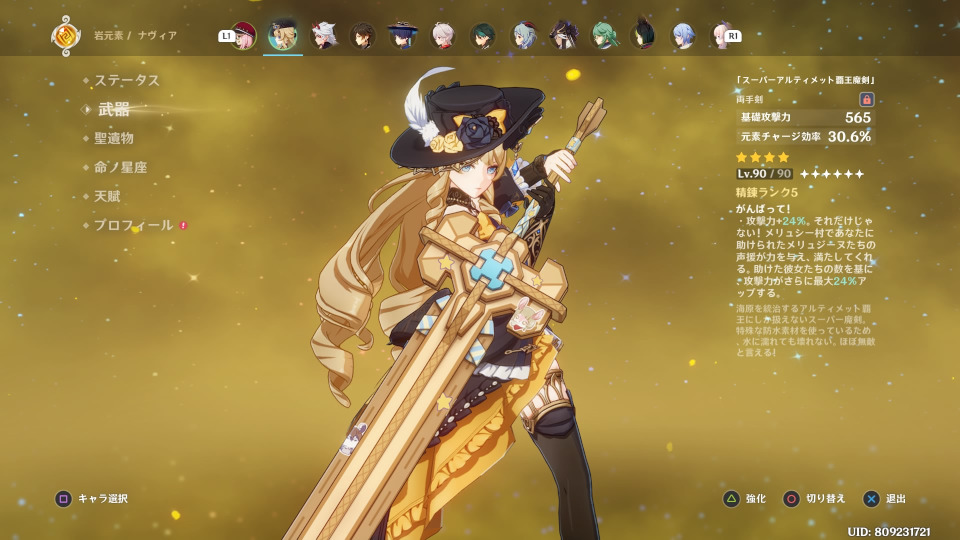960x540 pixels.
Task: Show the 命ノ星座 (Constellation) page
Action: [x=121, y=167]
